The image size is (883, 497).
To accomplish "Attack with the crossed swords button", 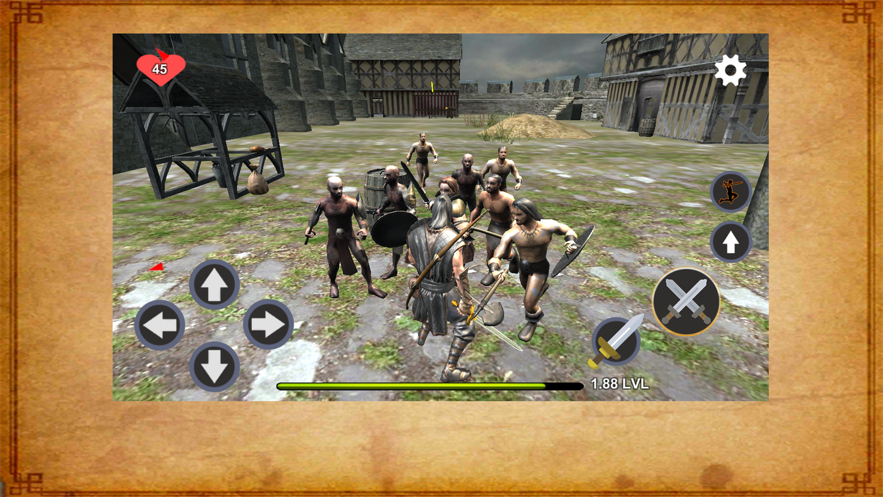I will pos(686,301).
